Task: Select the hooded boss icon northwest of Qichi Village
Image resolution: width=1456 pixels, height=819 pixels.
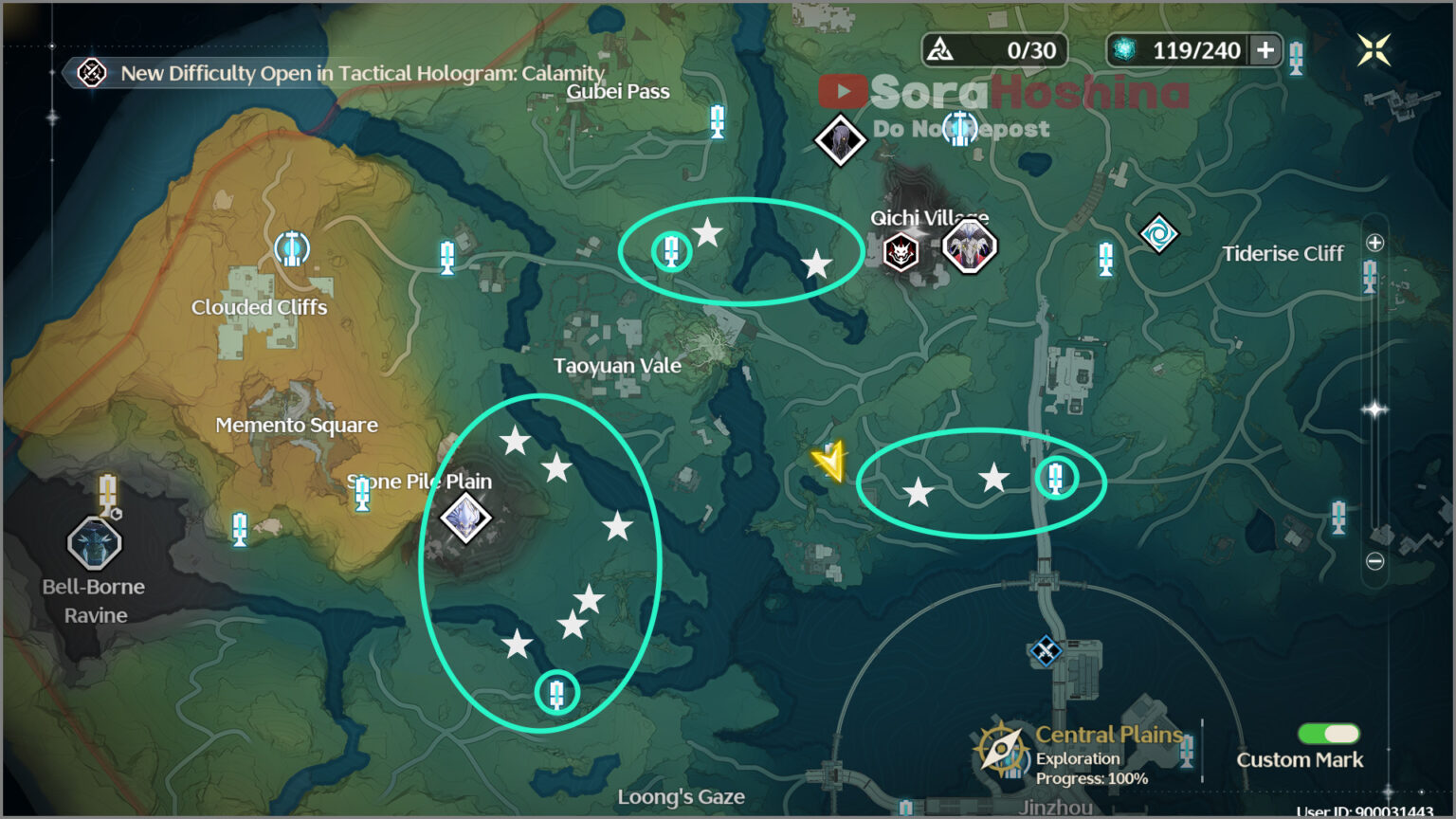Action: click(840, 140)
